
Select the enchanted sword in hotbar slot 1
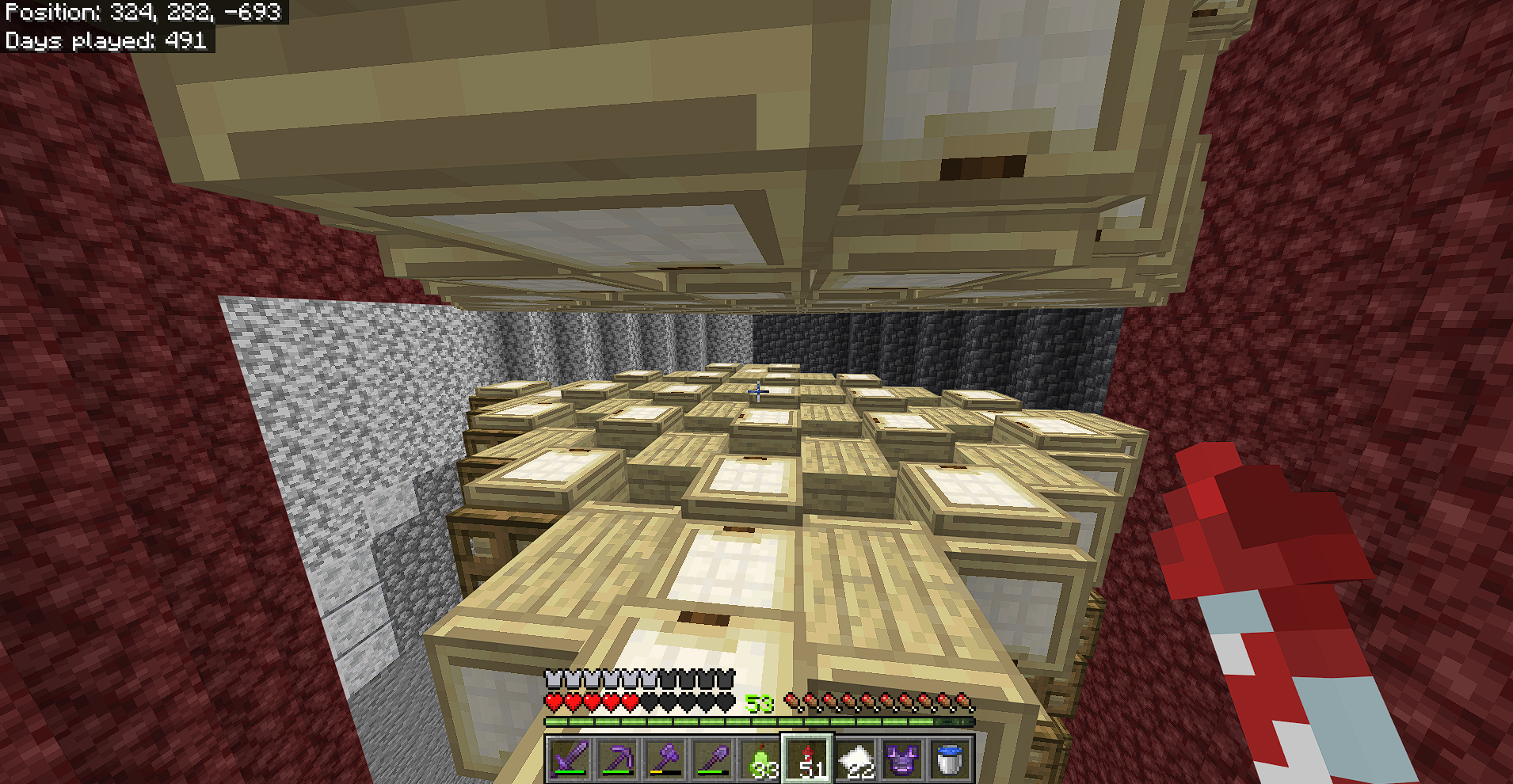click(569, 759)
